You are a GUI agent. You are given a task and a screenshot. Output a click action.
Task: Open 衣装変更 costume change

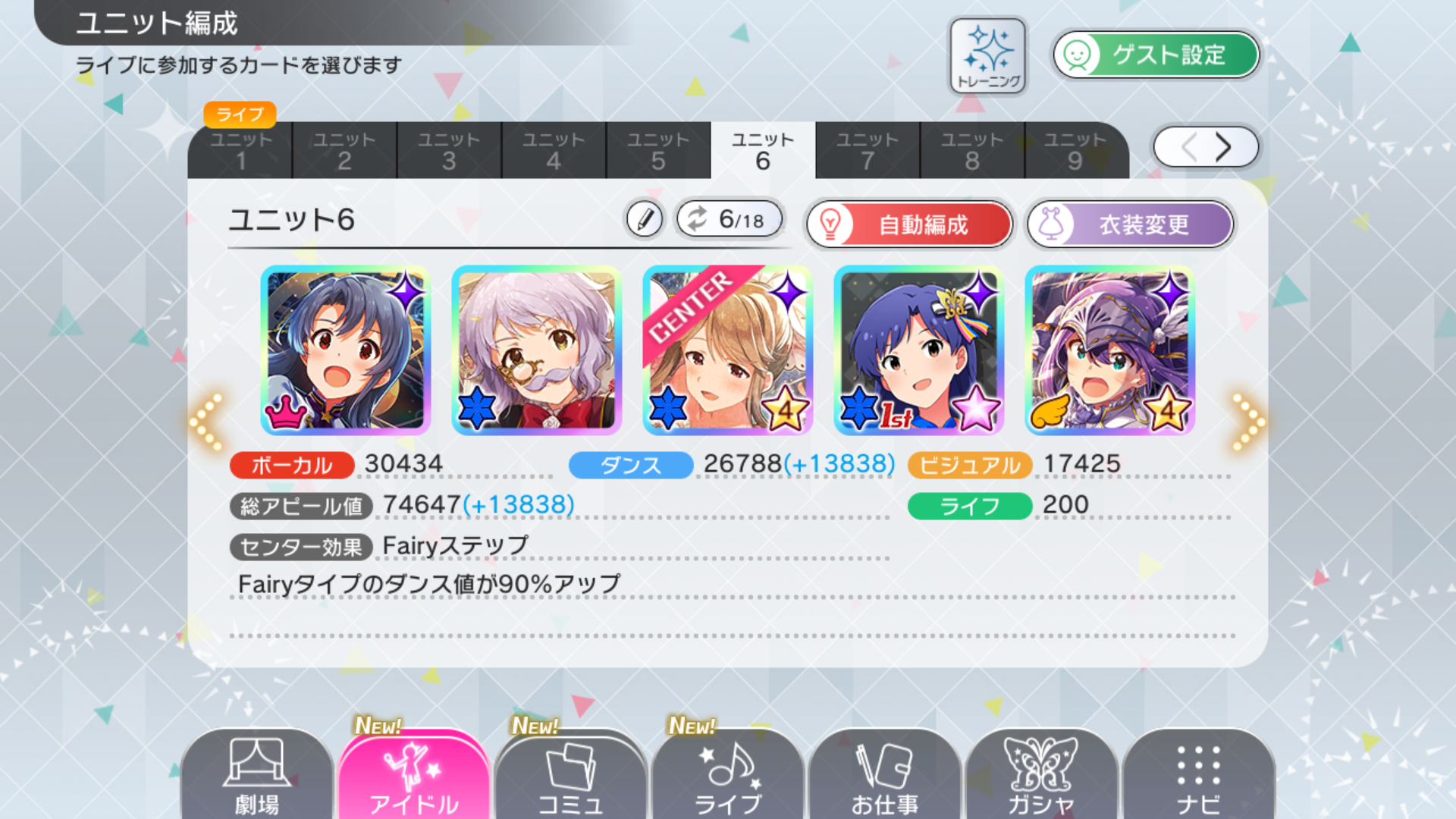(x=1130, y=224)
